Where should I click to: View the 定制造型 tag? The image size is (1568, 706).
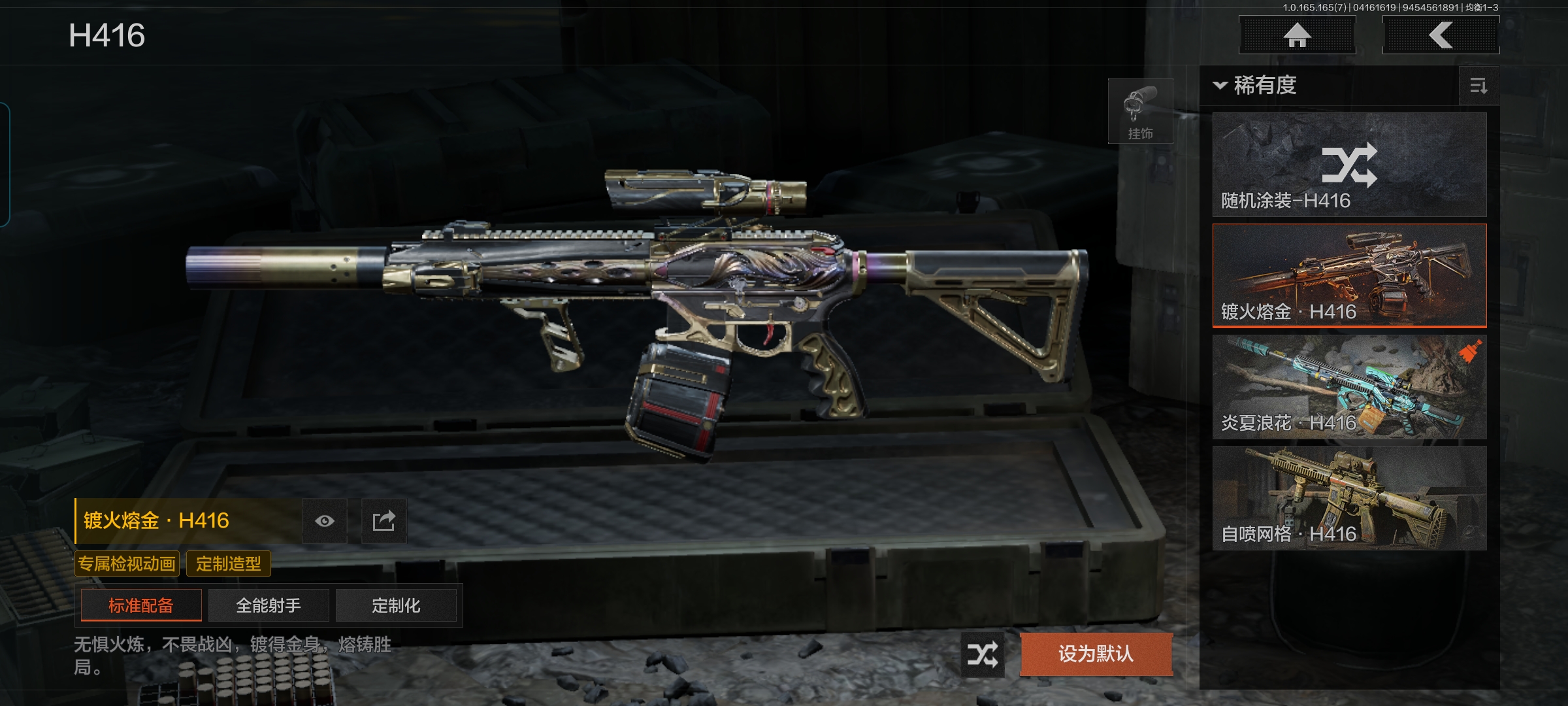click(229, 563)
